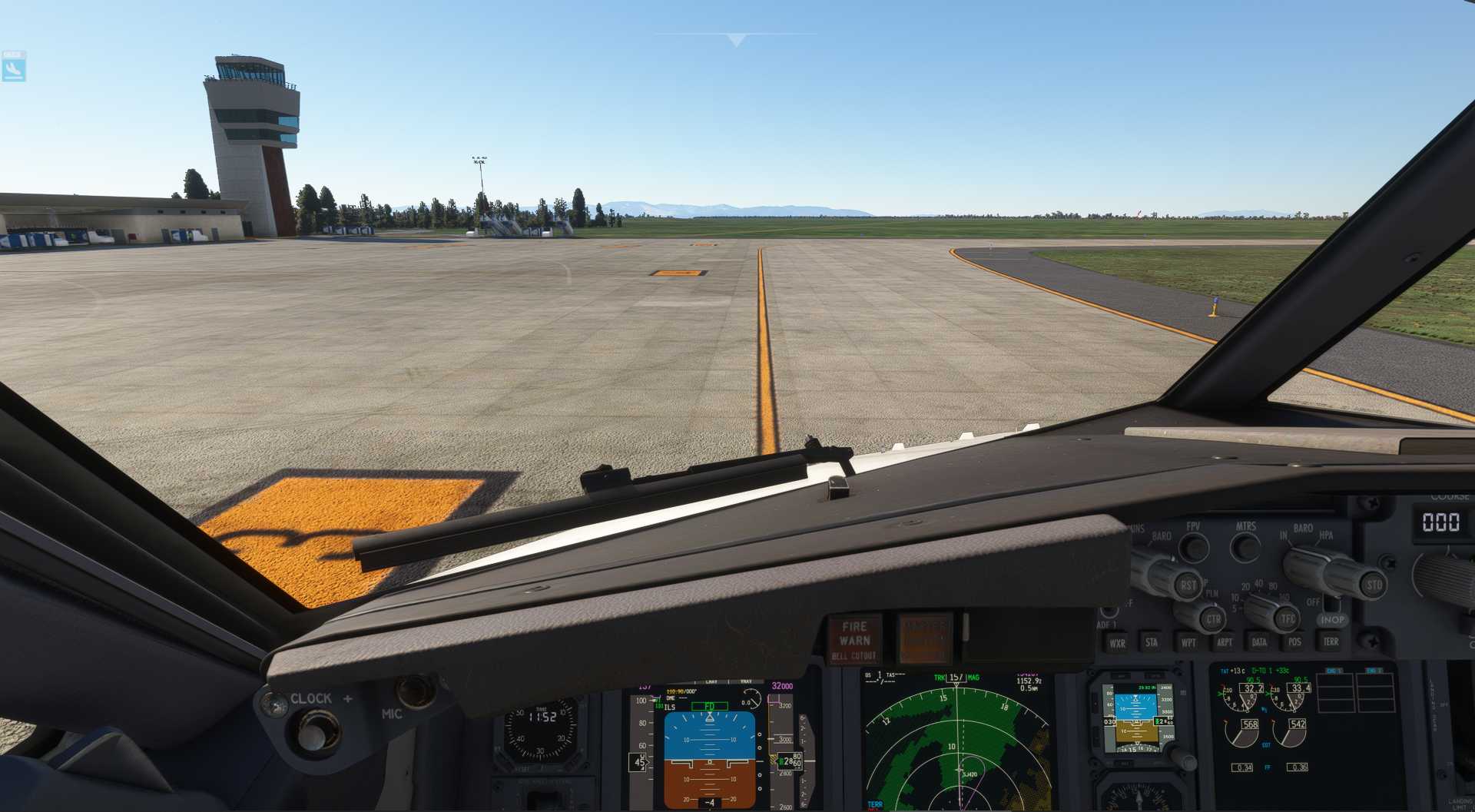Toggle the POS position map button
Image resolution: width=1475 pixels, height=812 pixels.
pyautogui.click(x=1294, y=641)
